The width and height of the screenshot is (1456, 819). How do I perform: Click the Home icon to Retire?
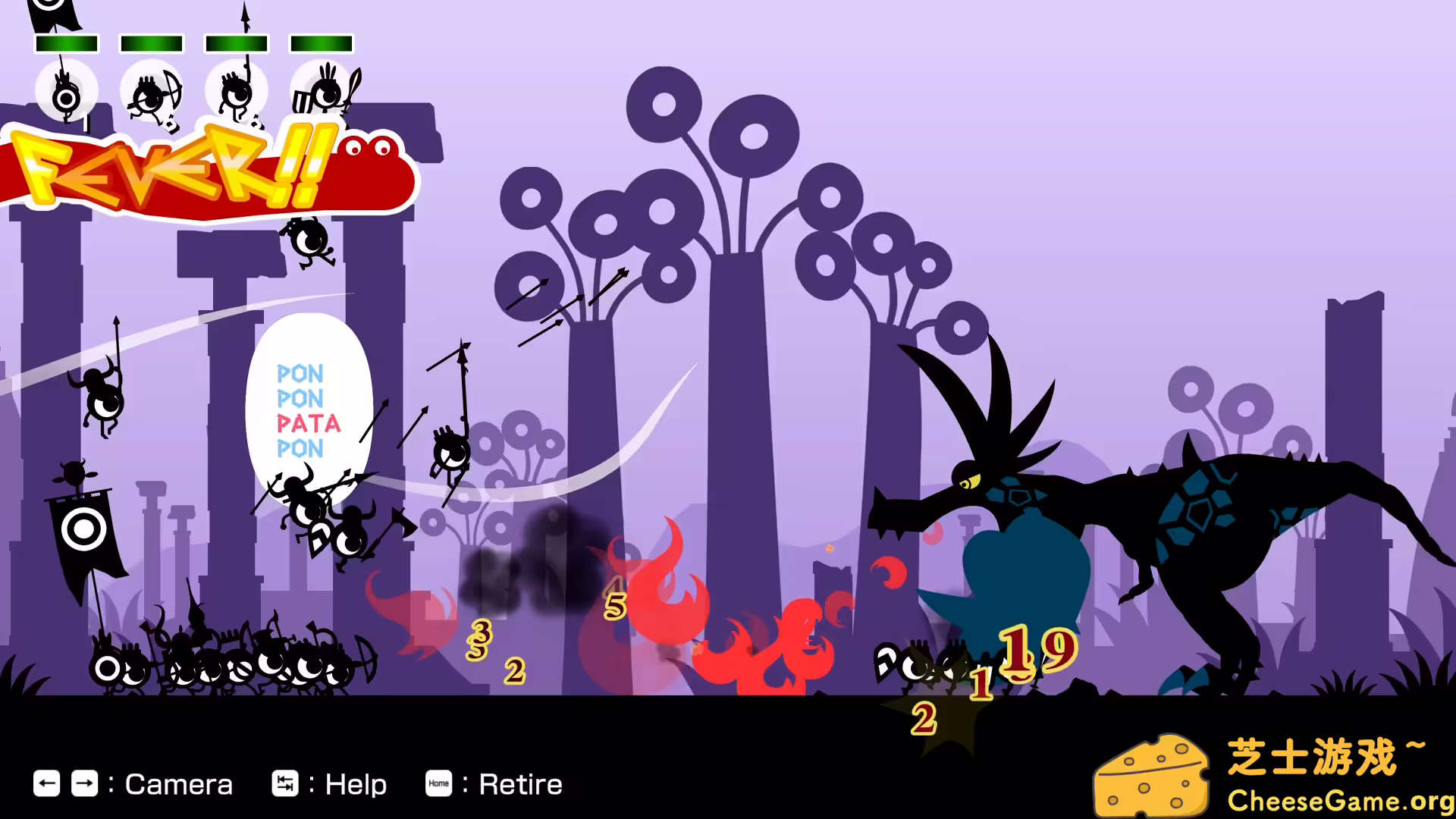pyautogui.click(x=439, y=784)
